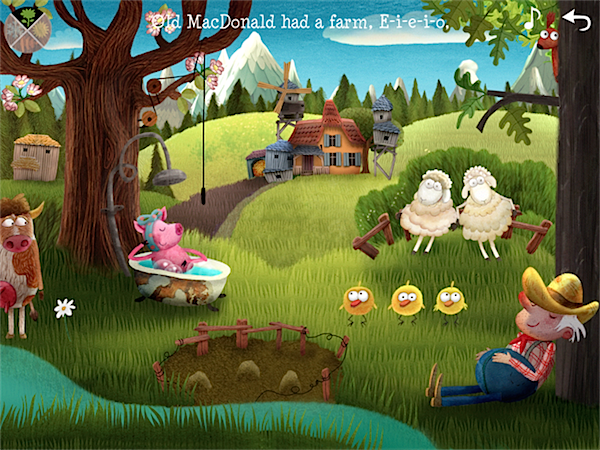Screen dimensions: 600x450
Task: Pick the bottom autumn segment of season wheel
Action: pos(28,44)
